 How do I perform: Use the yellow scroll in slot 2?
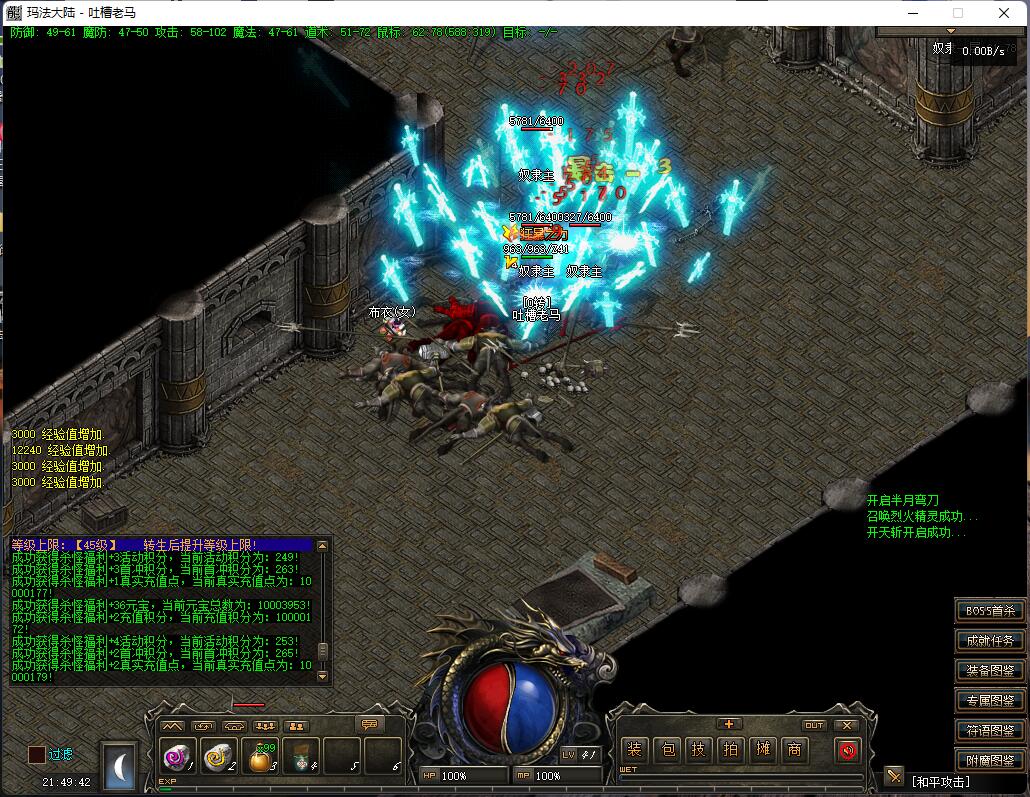[217, 759]
